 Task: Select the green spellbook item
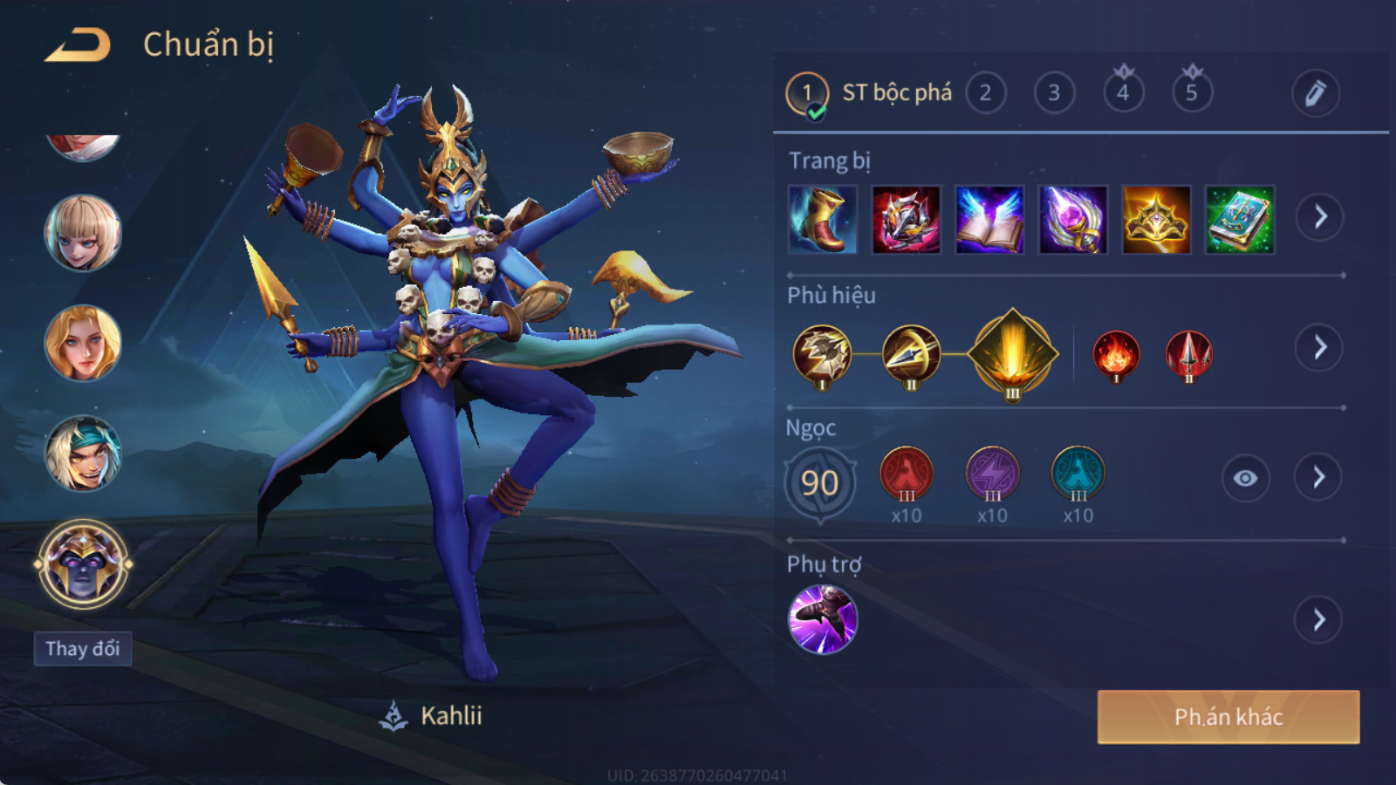click(x=1240, y=219)
